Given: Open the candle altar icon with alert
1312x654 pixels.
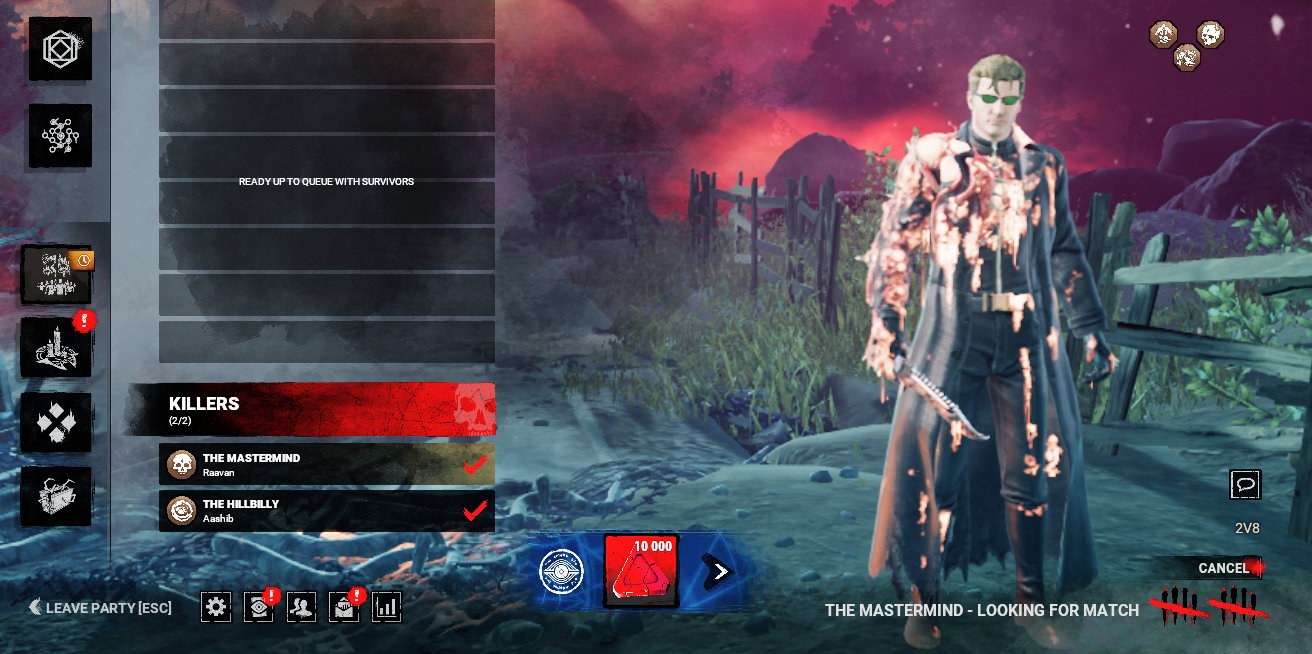Looking at the screenshot, I should (x=56, y=348).
